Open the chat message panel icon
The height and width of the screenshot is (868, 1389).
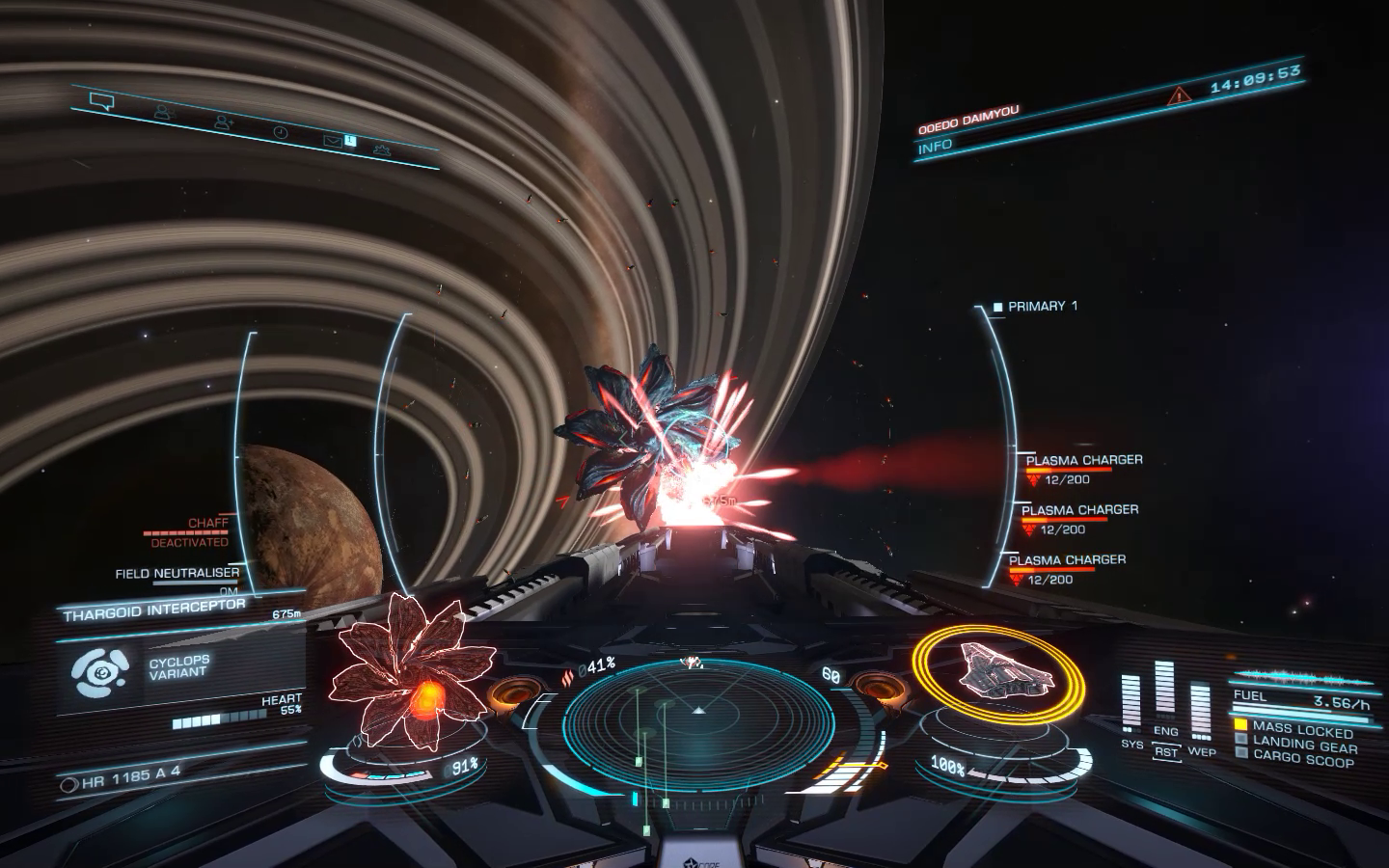click(101, 100)
